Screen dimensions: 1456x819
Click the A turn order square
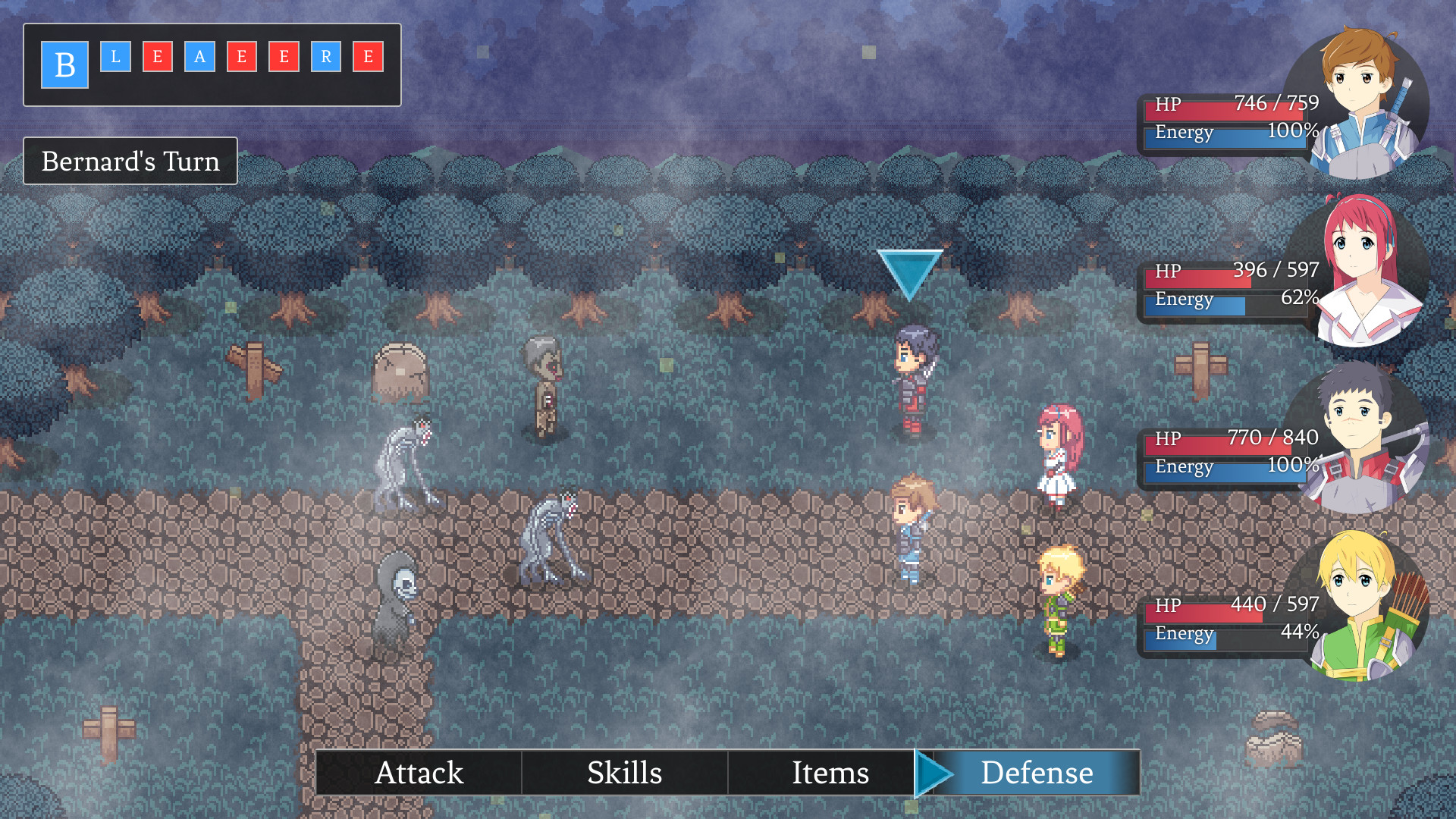pyautogui.click(x=200, y=57)
